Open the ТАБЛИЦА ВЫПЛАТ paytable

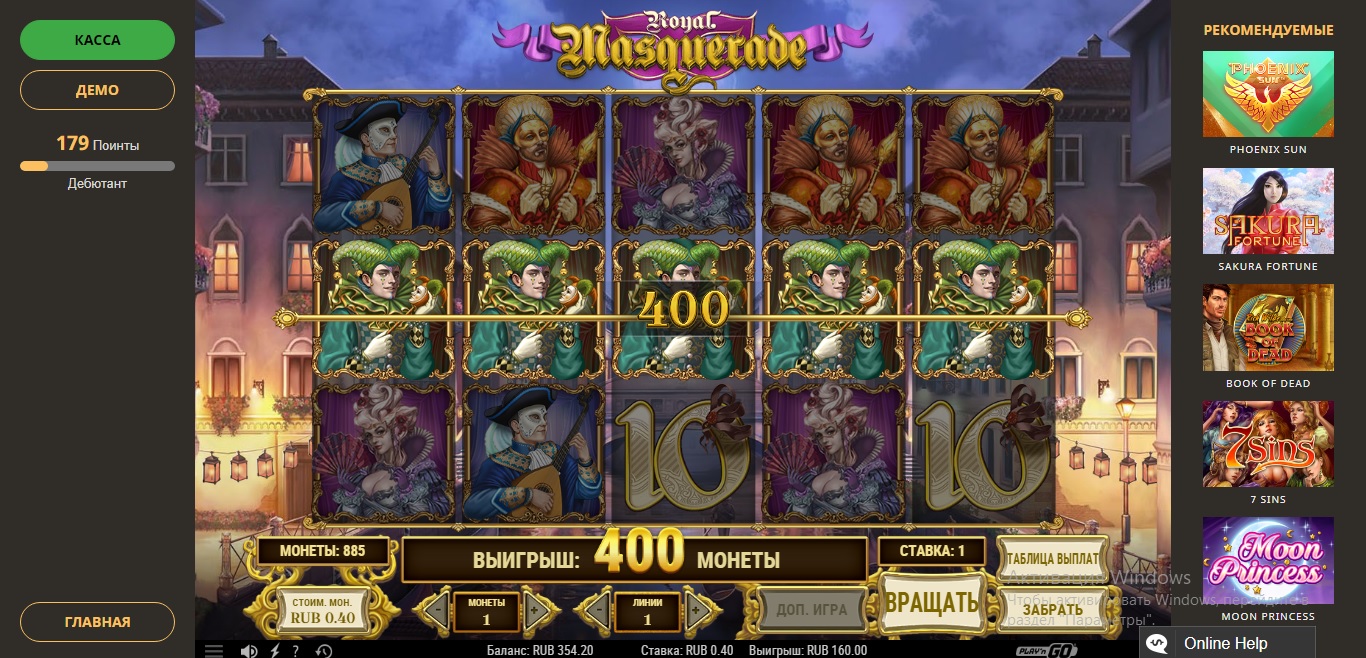1052,559
